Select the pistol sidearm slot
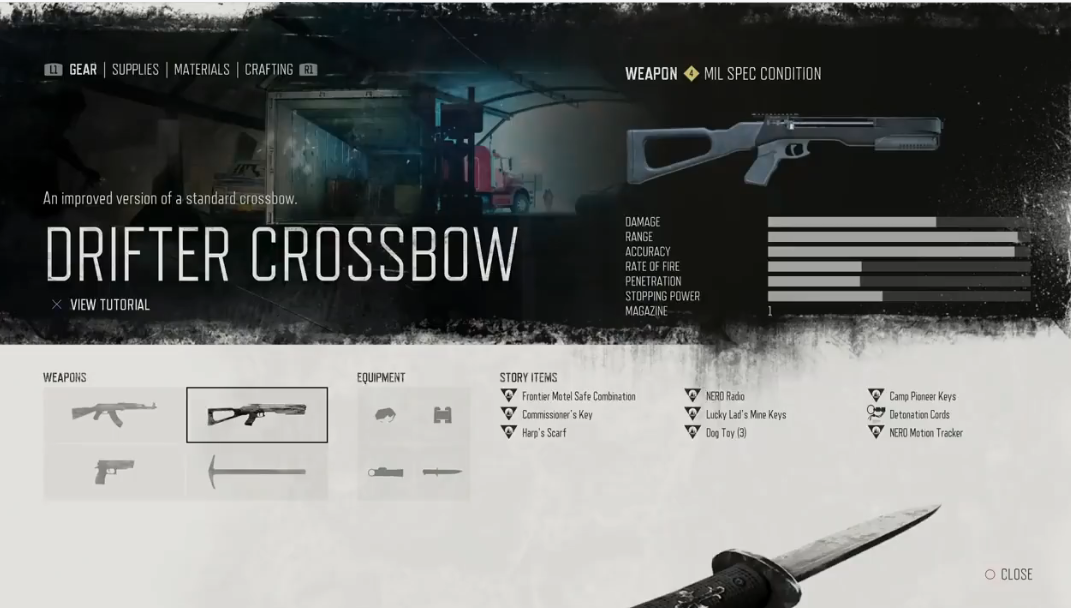 point(114,471)
